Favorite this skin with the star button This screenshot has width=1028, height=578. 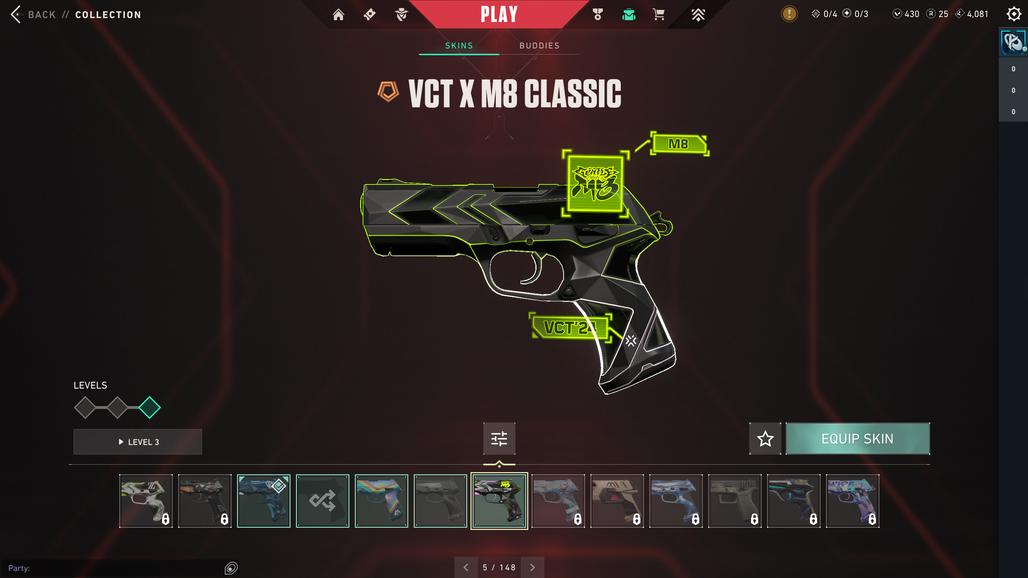(x=765, y=438)
